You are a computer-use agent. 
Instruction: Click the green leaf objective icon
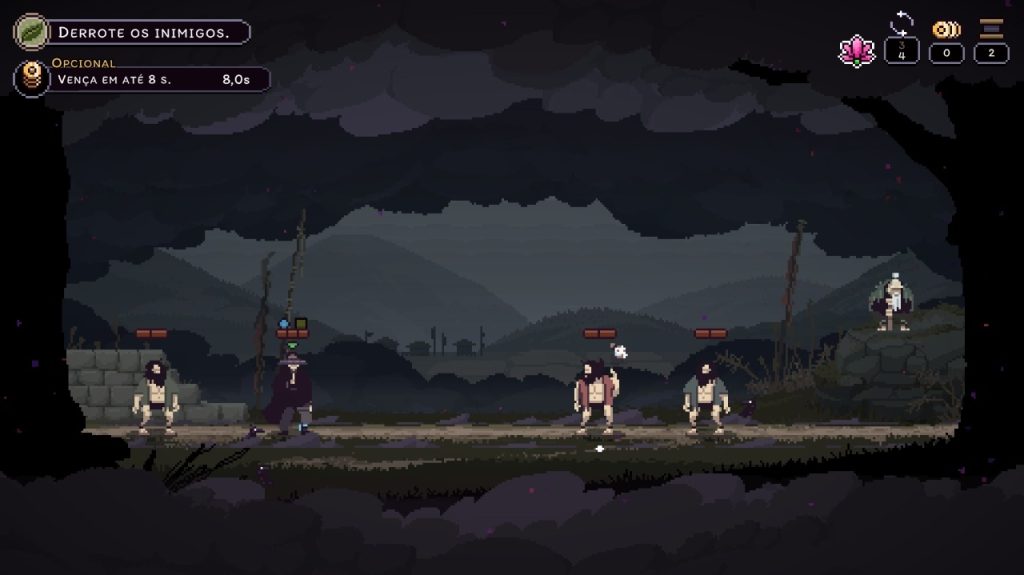point(30,31)
